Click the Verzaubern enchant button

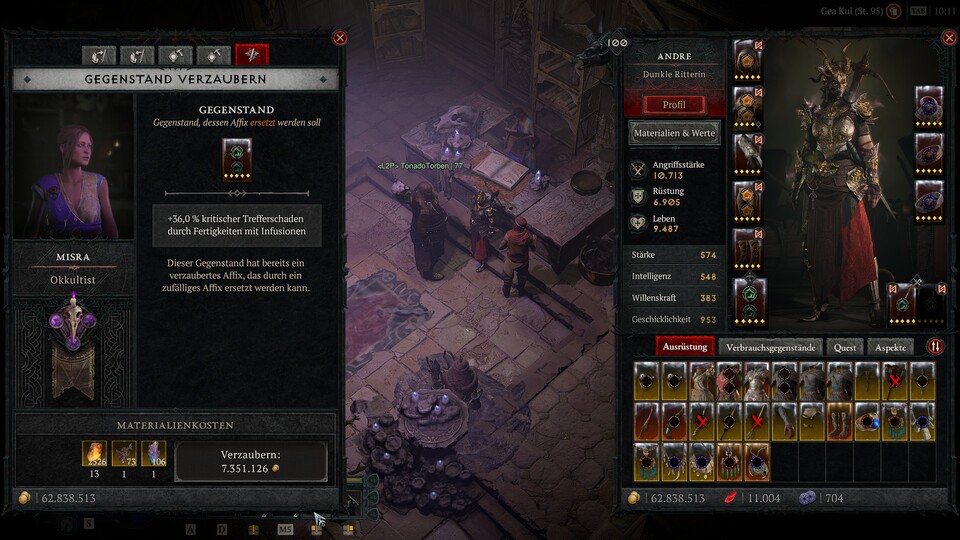[x=251, y=462]
